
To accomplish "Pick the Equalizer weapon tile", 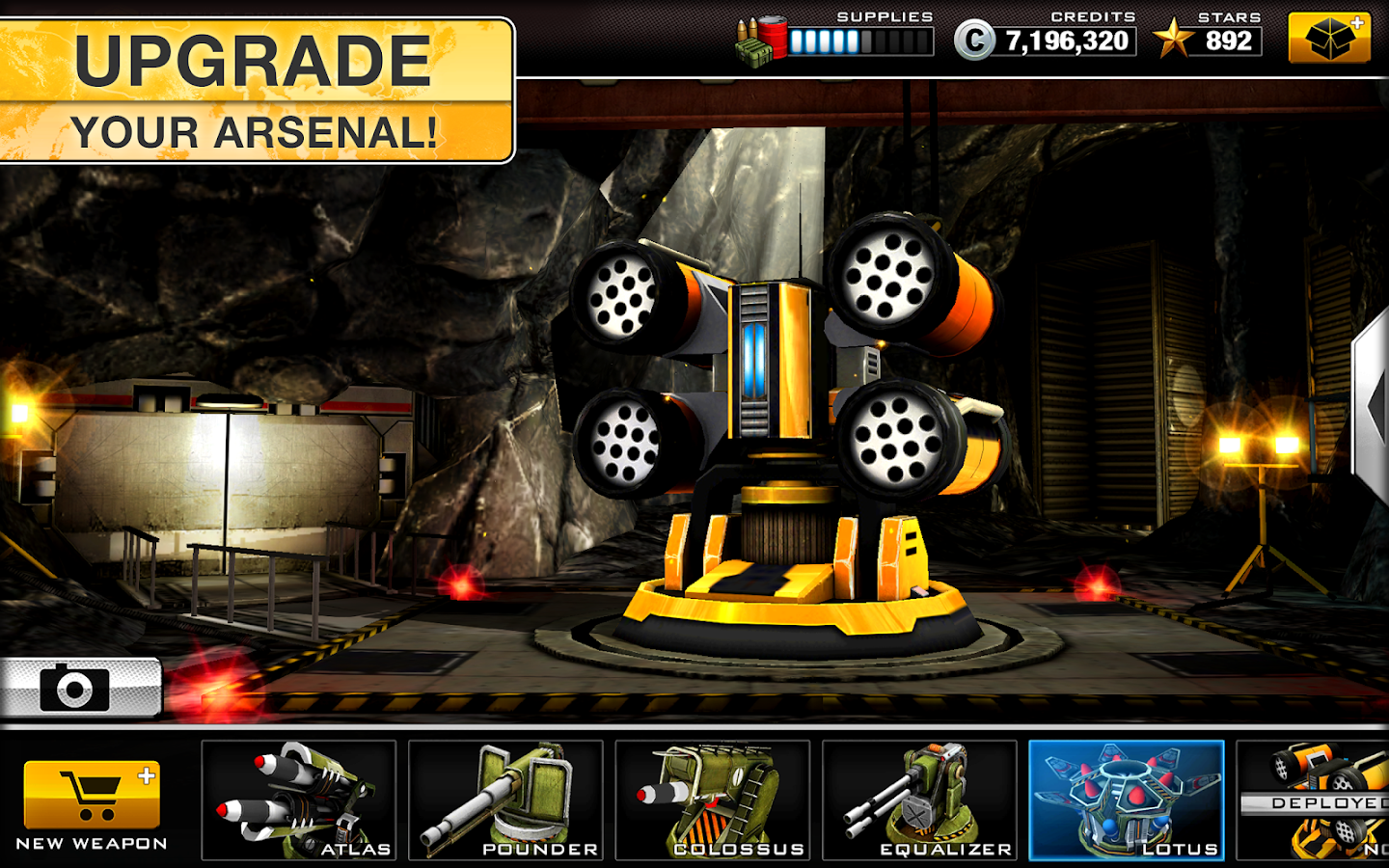I will coord(919,800).
